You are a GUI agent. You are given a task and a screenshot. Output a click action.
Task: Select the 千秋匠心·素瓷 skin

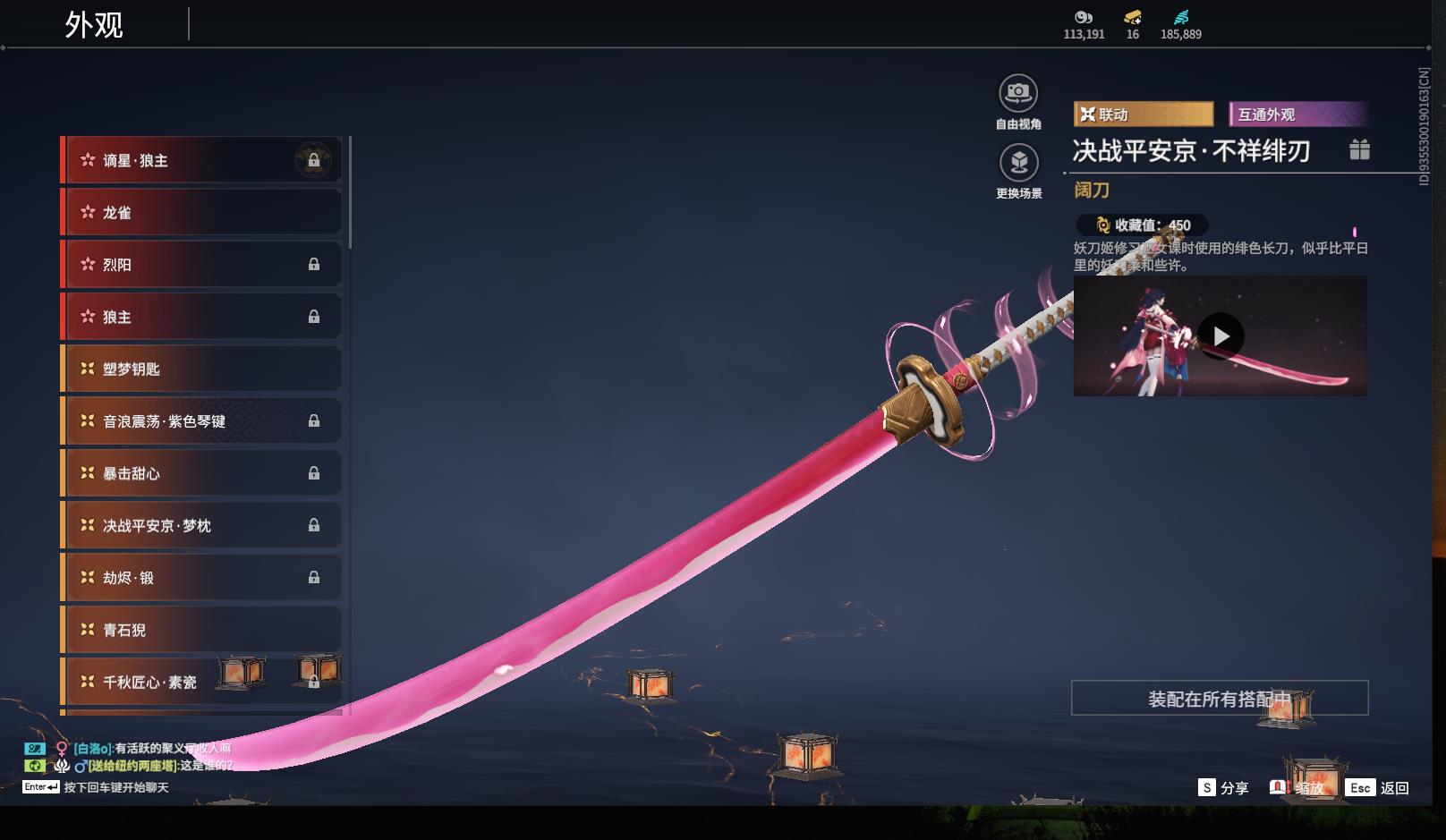(201, 682)
